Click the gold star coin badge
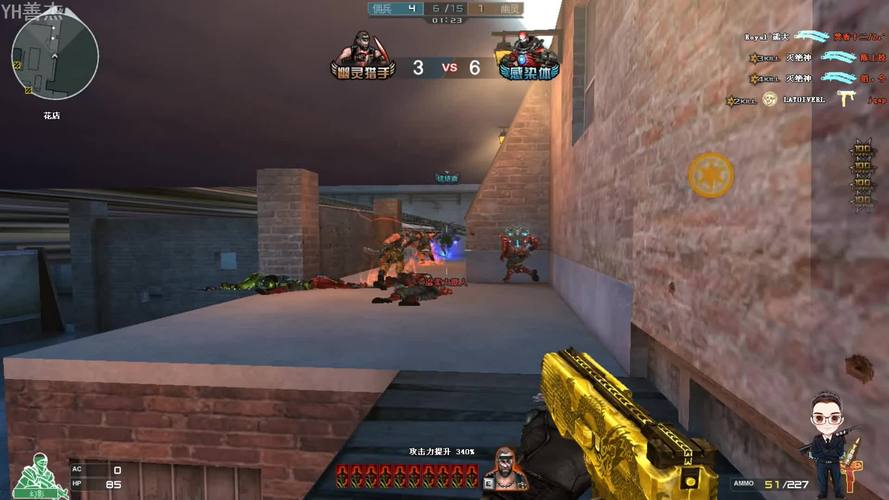This screenshot has width=889, height=500. 710,175
